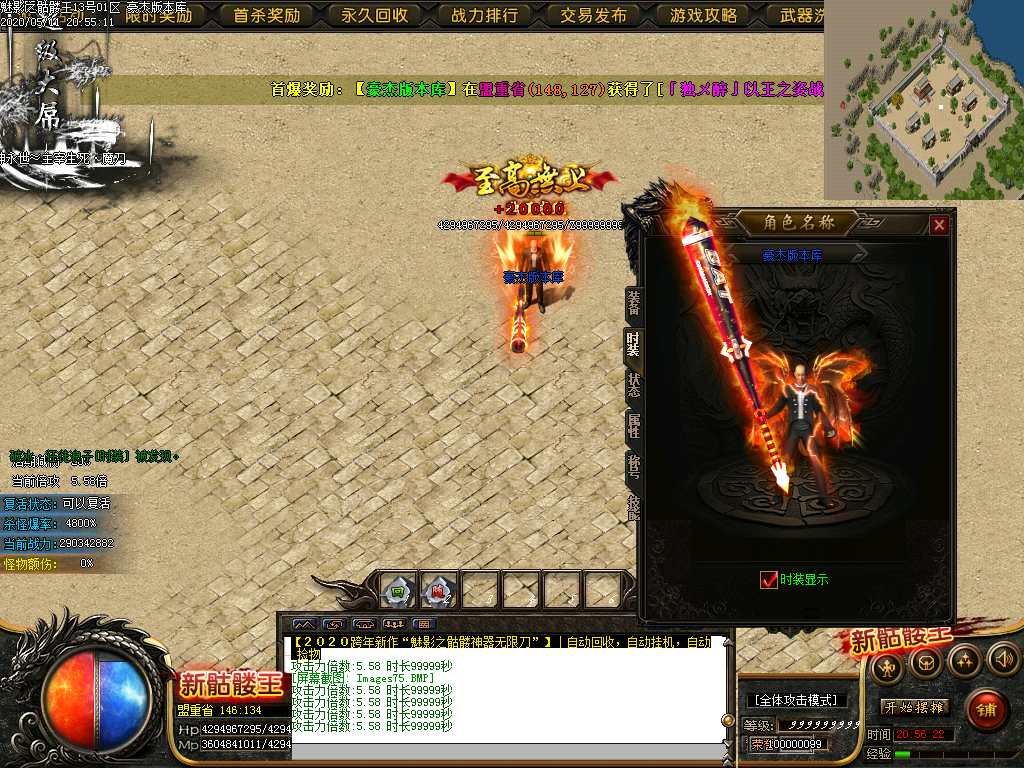
Task: Click the 开始摆摊 start stall button
Action: pos(915,707)
